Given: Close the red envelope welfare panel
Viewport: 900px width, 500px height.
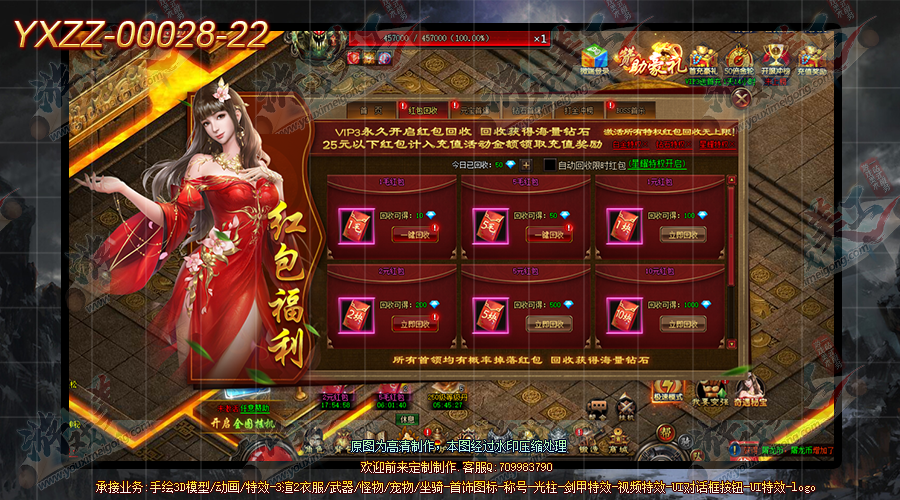Looking at the screenshot, I should (x=741, y=97).
